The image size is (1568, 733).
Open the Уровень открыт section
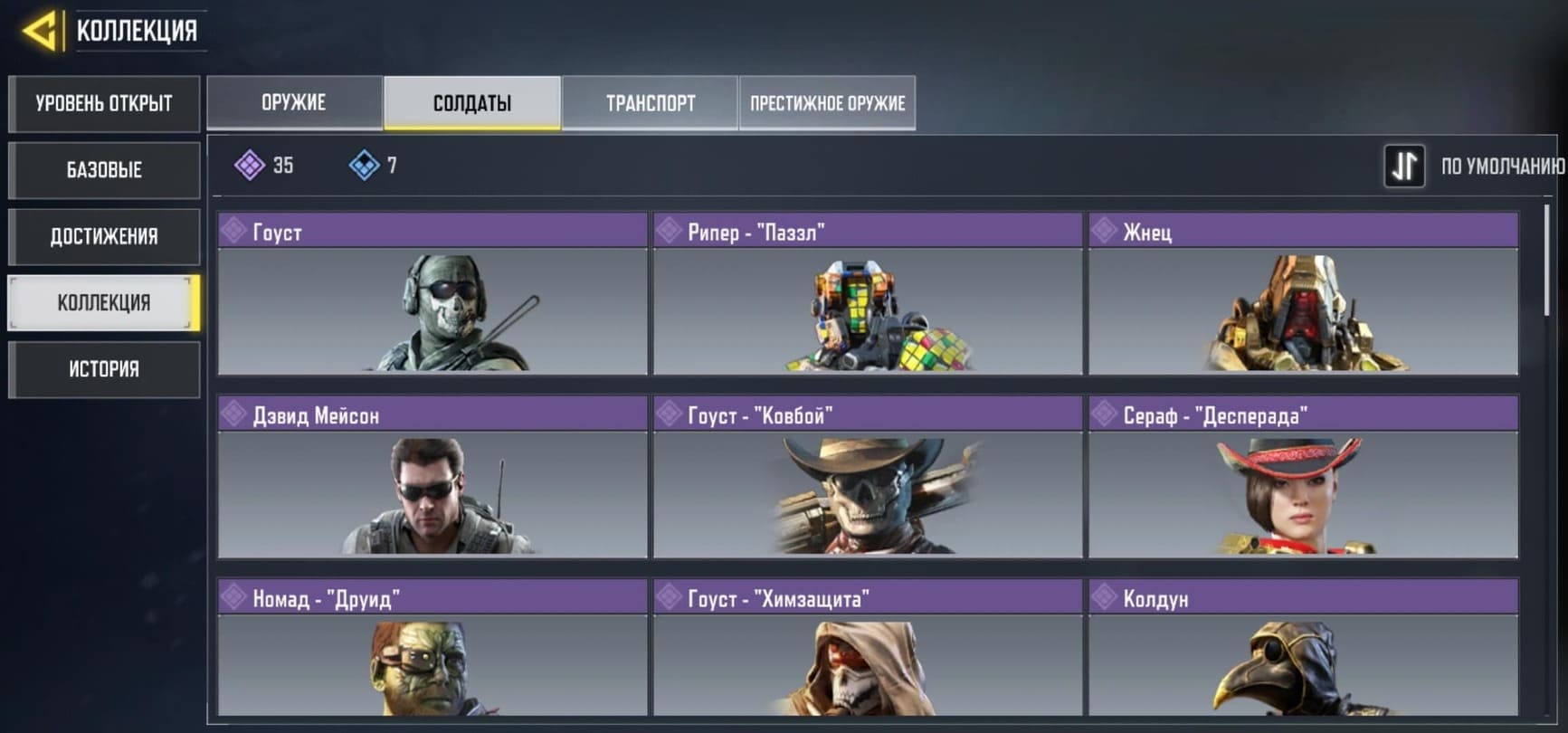(104, 103)
